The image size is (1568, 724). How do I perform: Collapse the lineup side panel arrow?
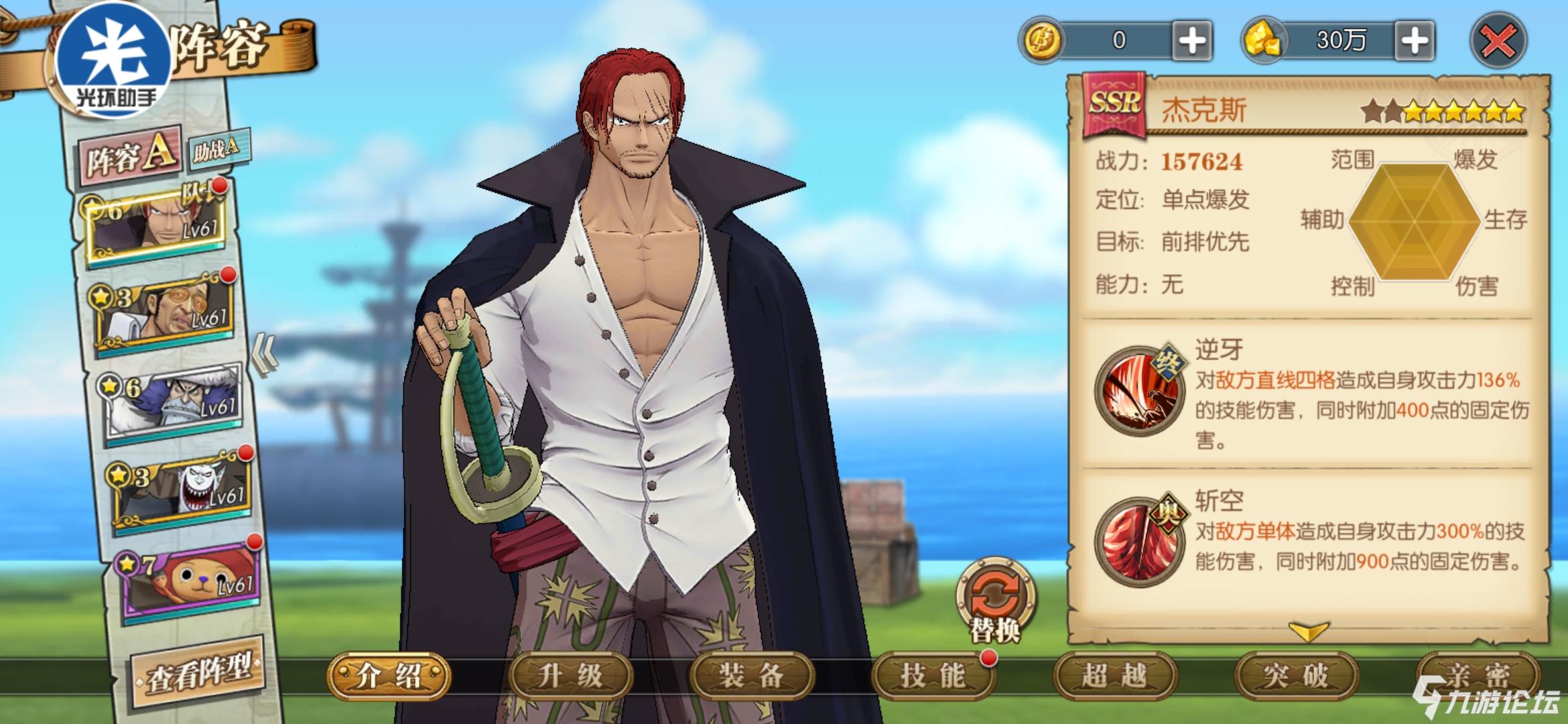click(x=264, y=354)
